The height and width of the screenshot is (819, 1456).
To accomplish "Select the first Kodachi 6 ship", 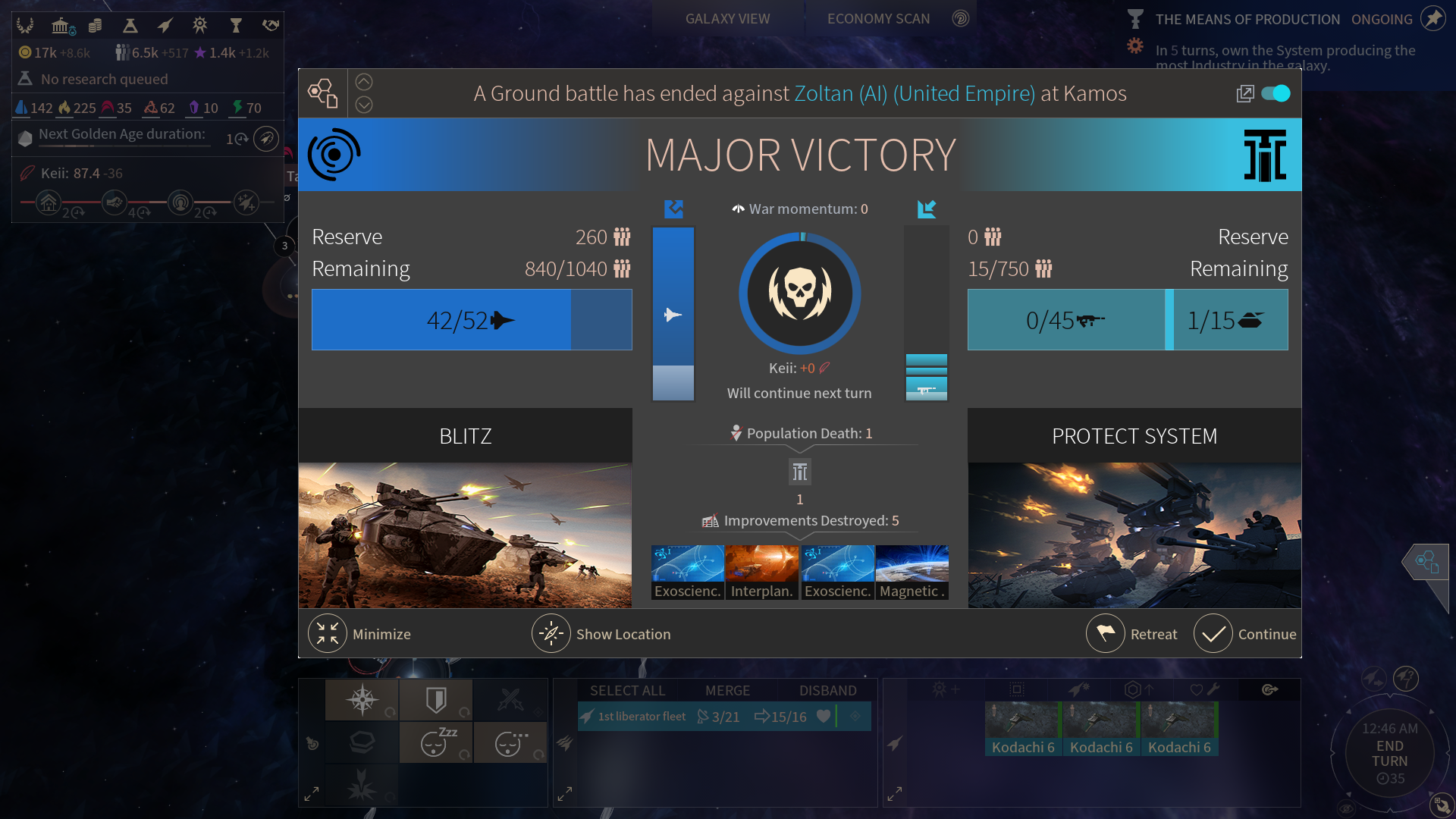I will (x=1023, y=728).
